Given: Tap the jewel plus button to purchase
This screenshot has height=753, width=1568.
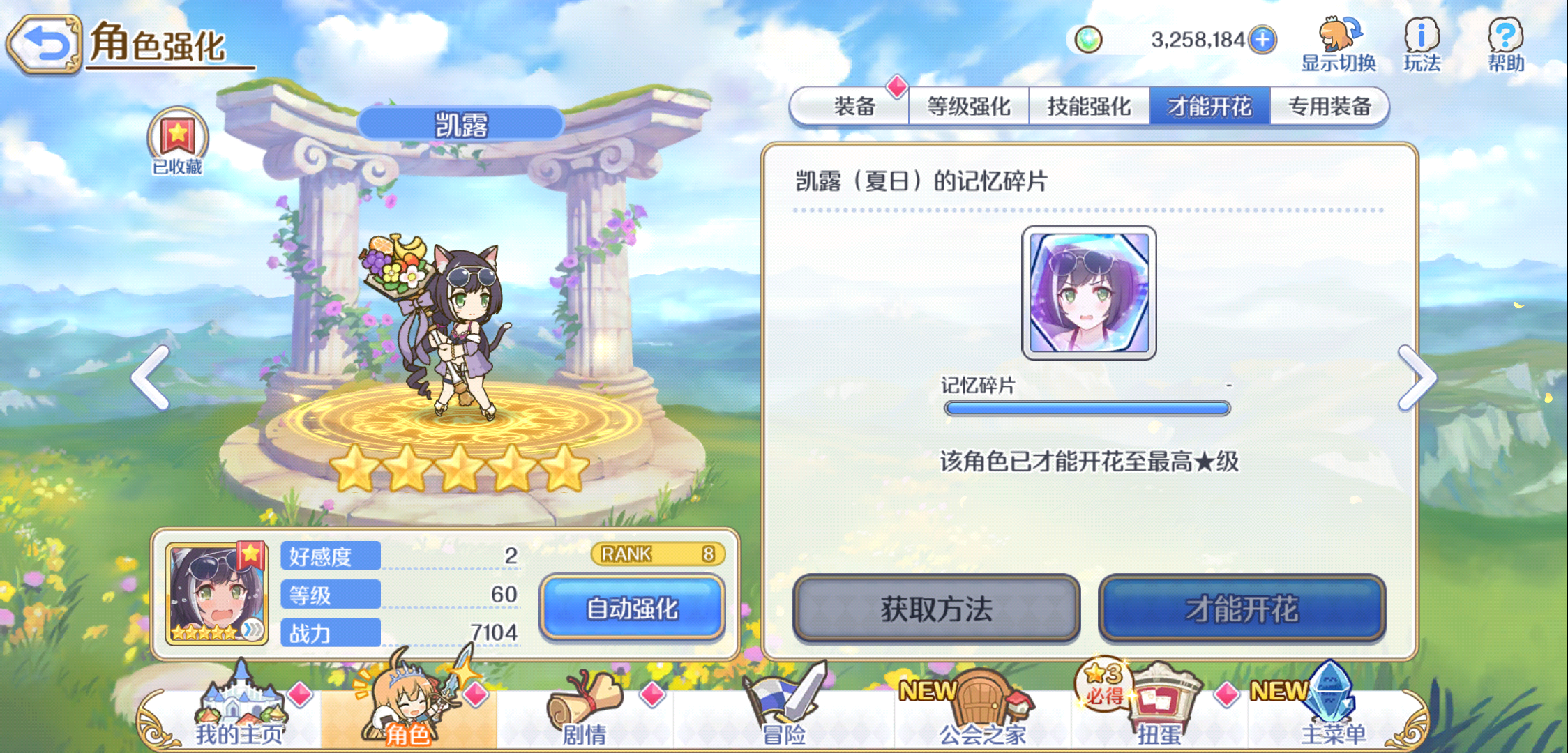Looking at the screenshot, I should [x=1262, y=40].
